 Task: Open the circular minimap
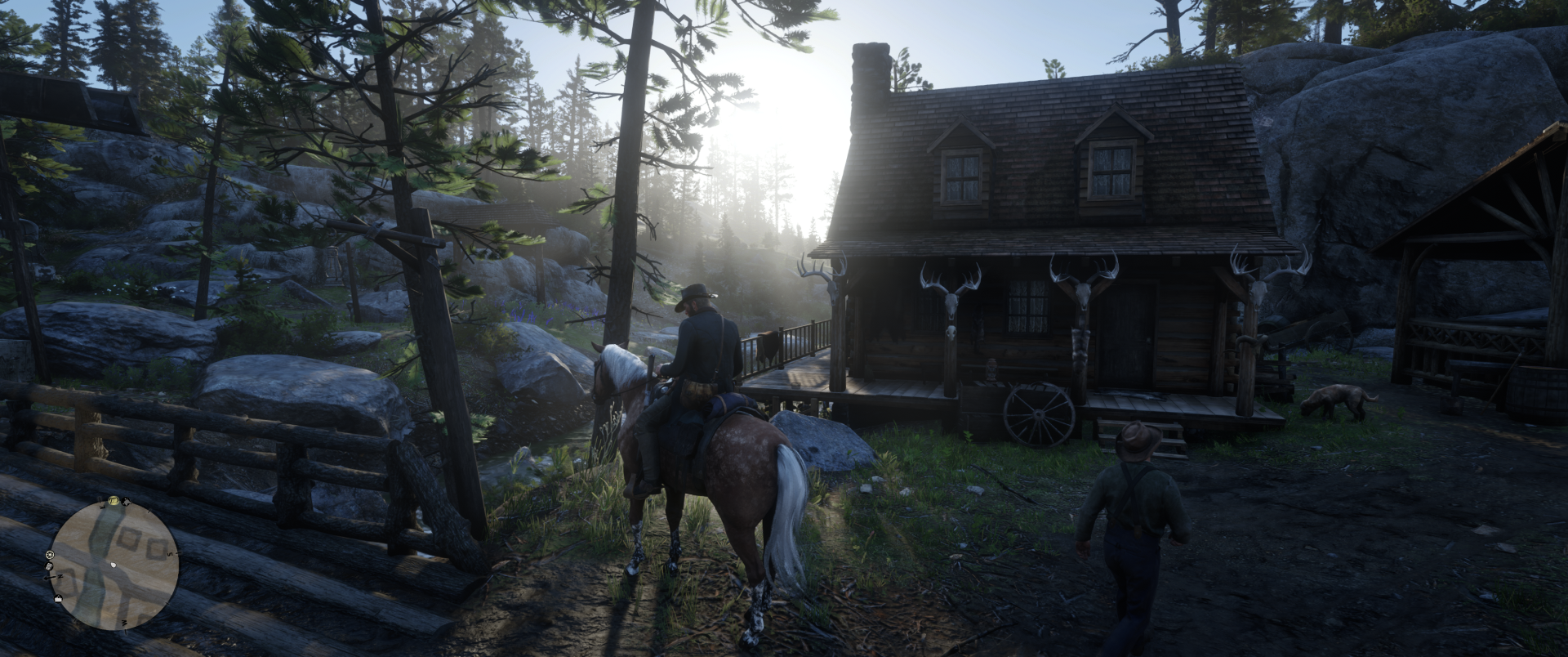click(114, 565)
